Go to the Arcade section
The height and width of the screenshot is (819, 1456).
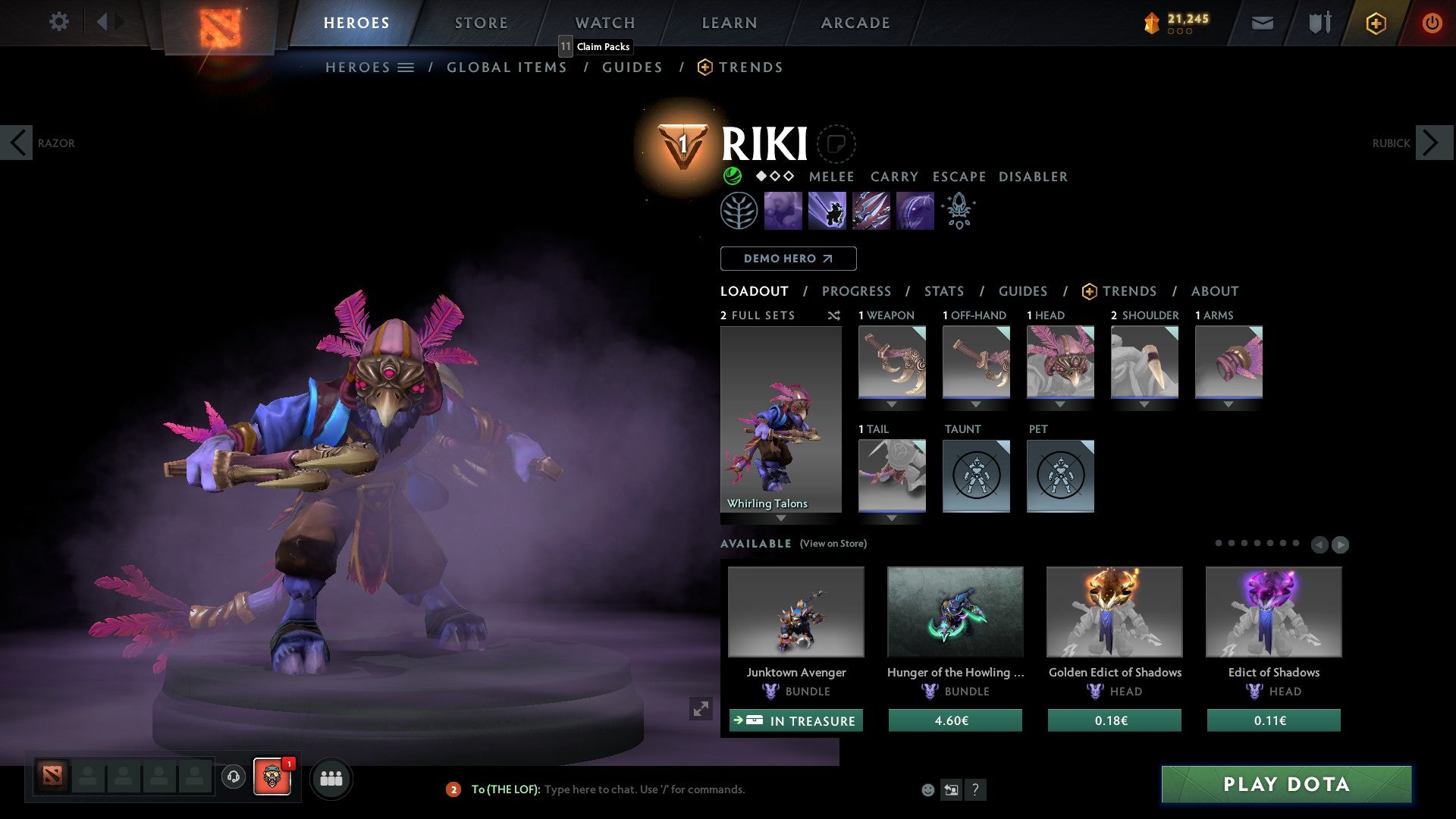[855, 23]
